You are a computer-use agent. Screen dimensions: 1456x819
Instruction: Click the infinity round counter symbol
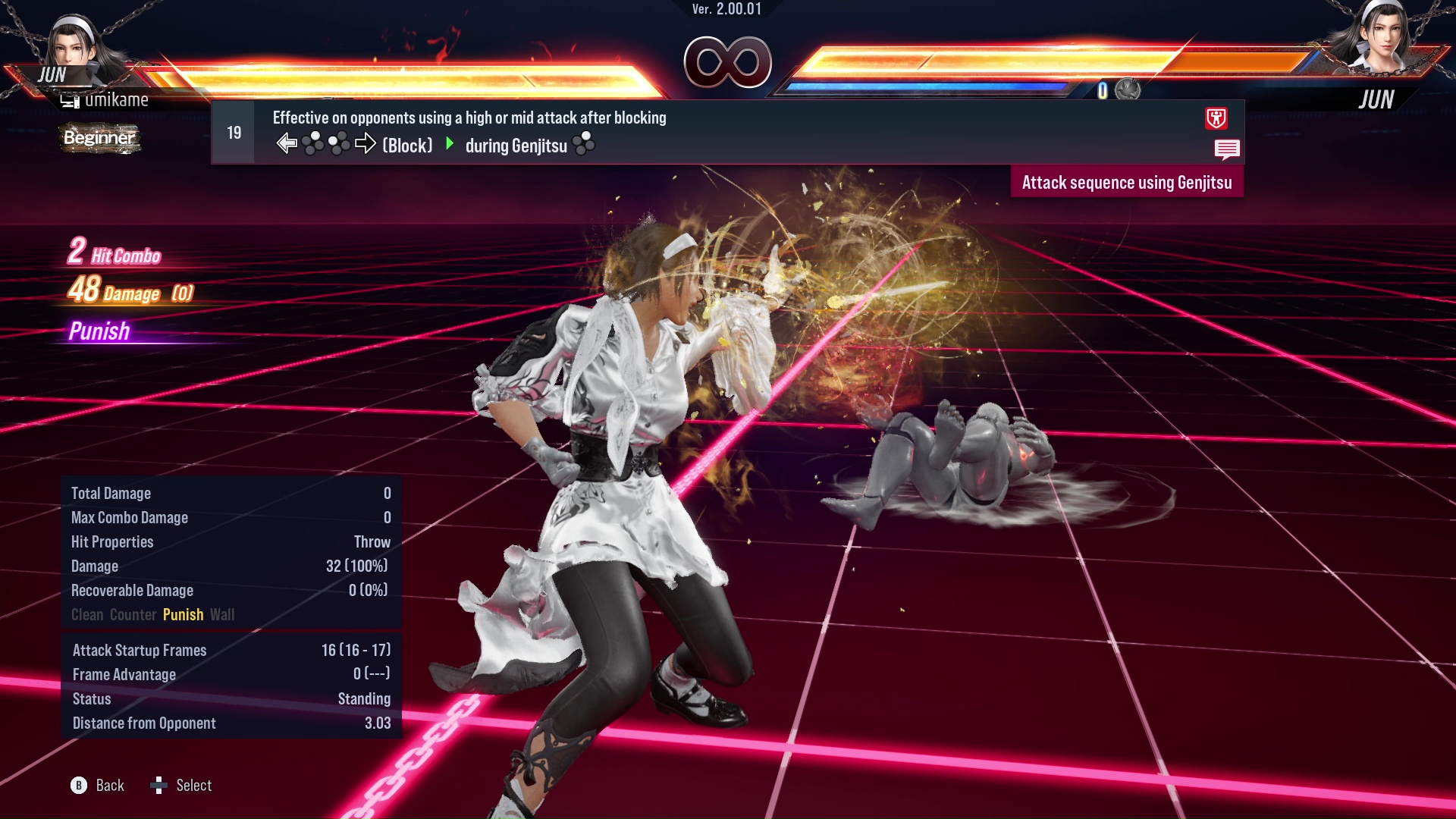tap(728, 62)
